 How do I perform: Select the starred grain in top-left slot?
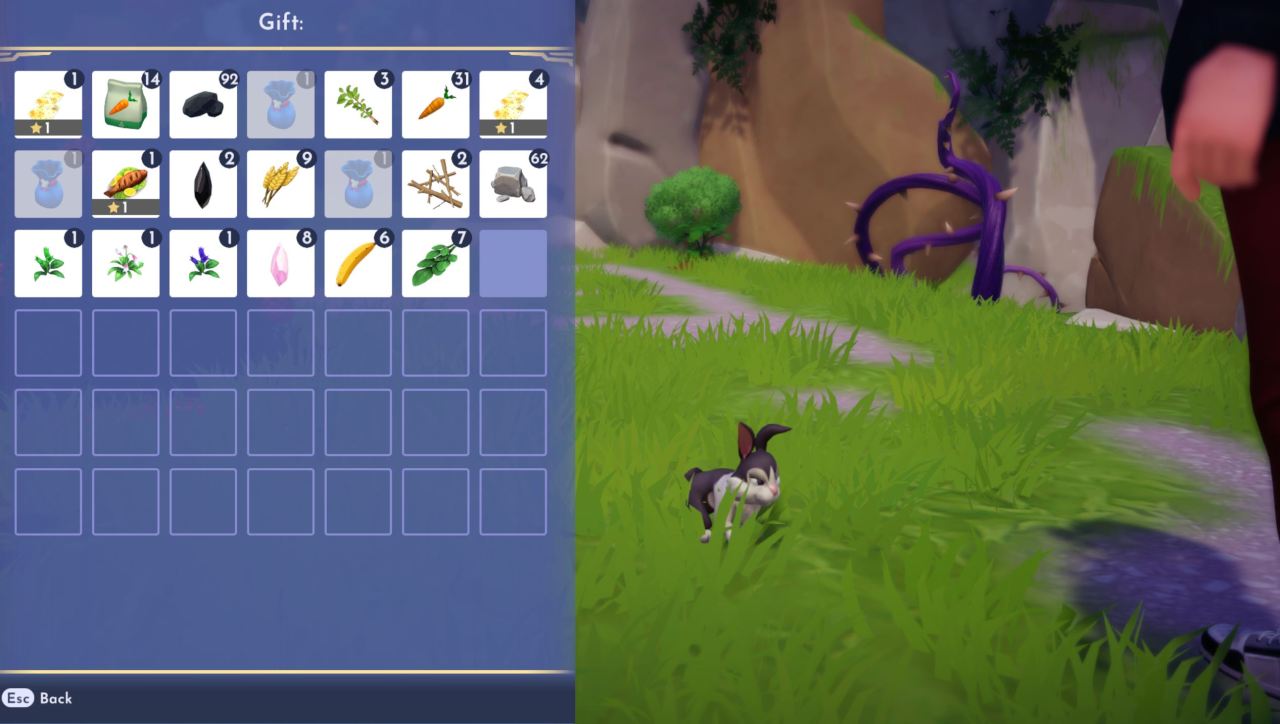pos(48,103)
